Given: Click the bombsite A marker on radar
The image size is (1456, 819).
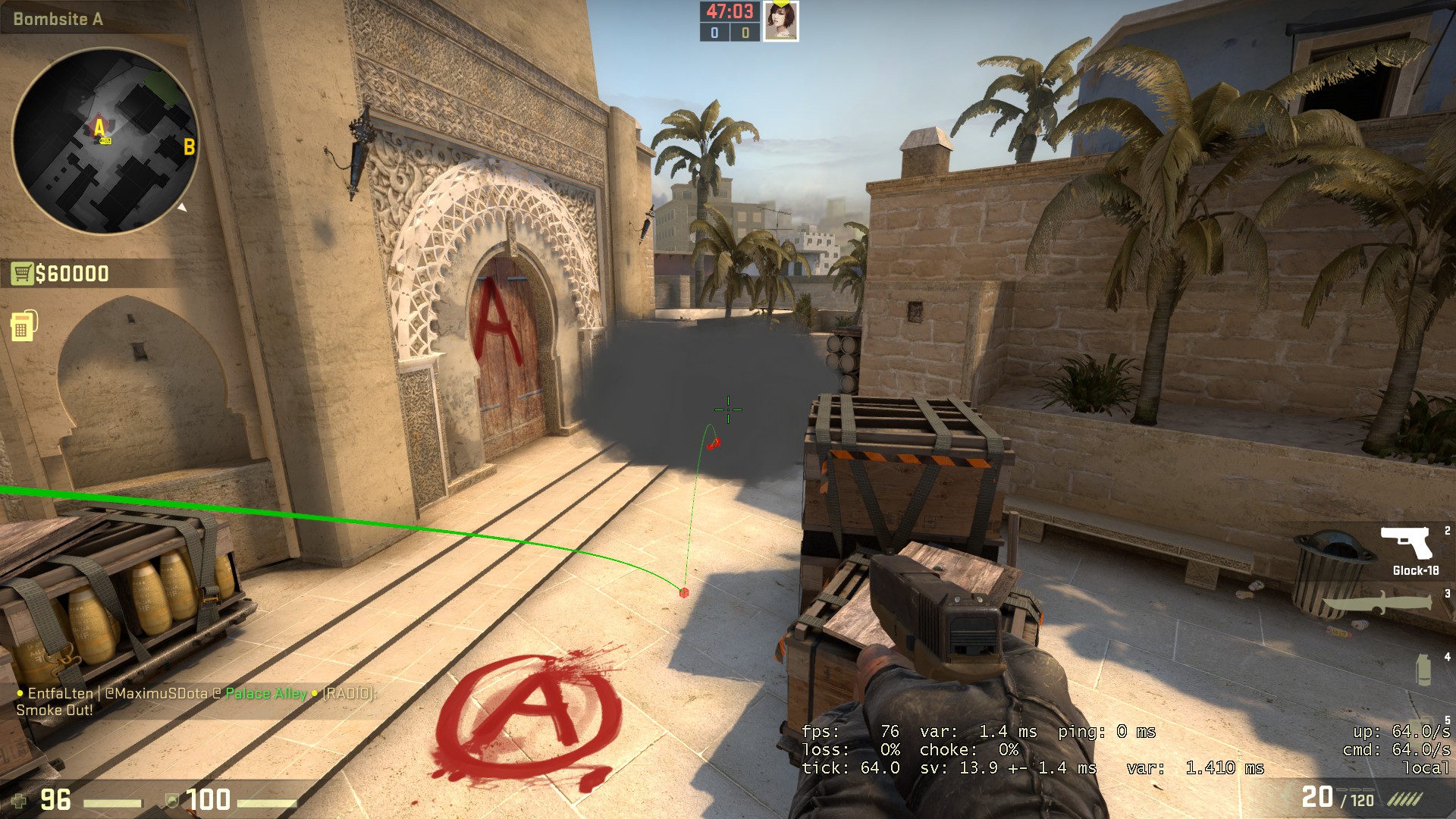Looking at the screenshot, I should pos(99,127).
